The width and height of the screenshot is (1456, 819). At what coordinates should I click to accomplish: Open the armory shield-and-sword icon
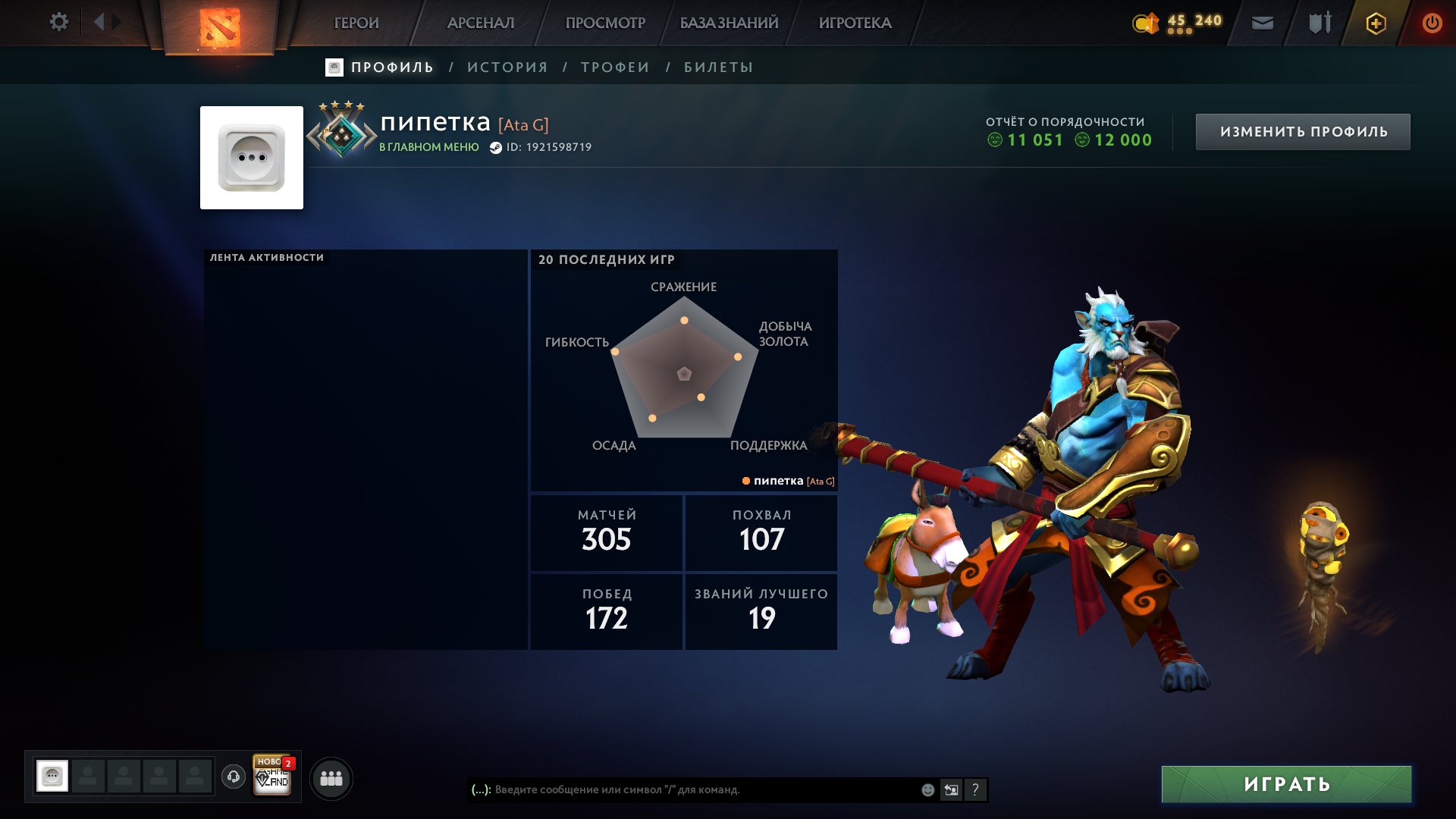[1318, 23]
